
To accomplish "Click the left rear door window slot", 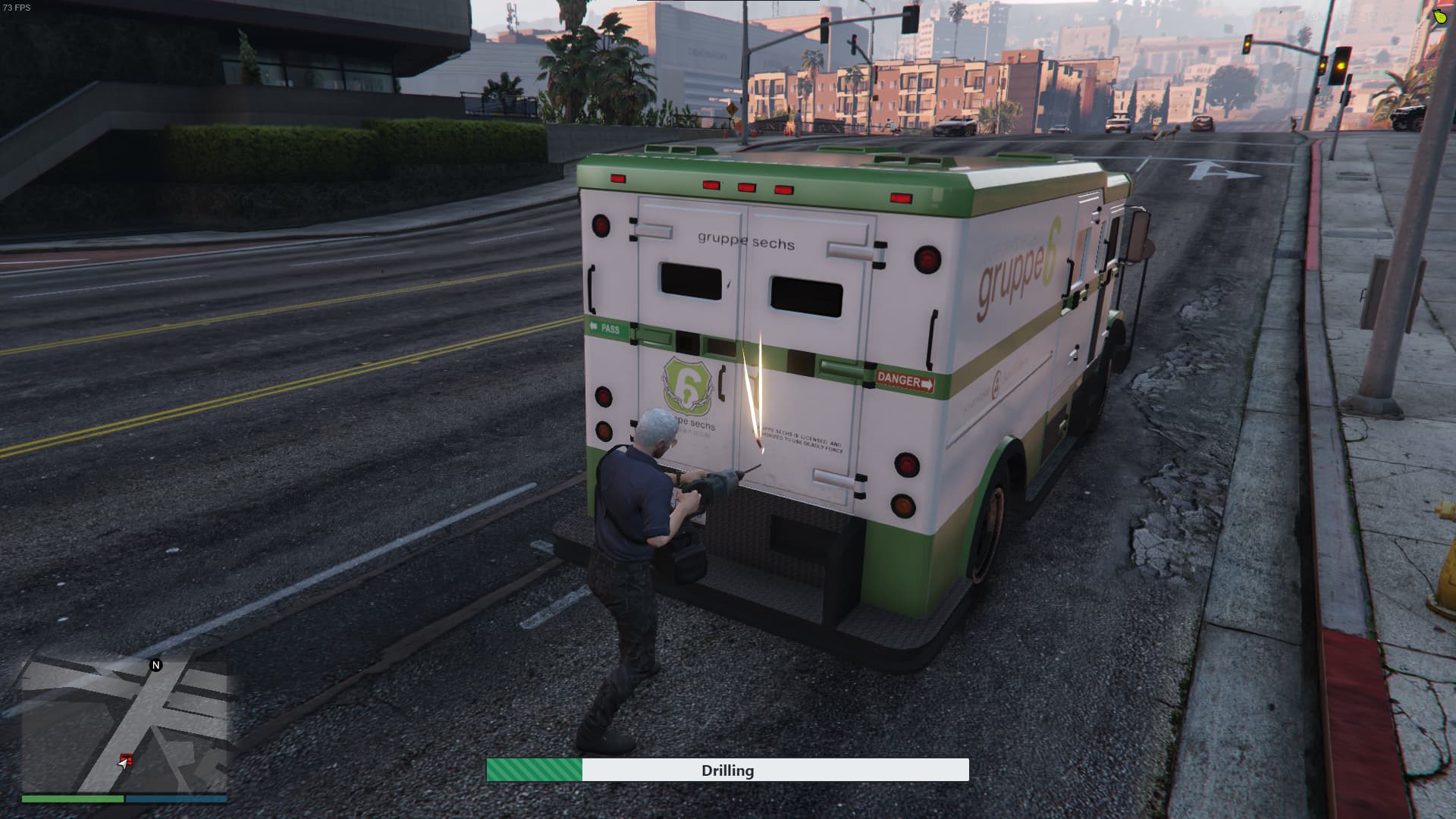I will click(x=690, y=280).
